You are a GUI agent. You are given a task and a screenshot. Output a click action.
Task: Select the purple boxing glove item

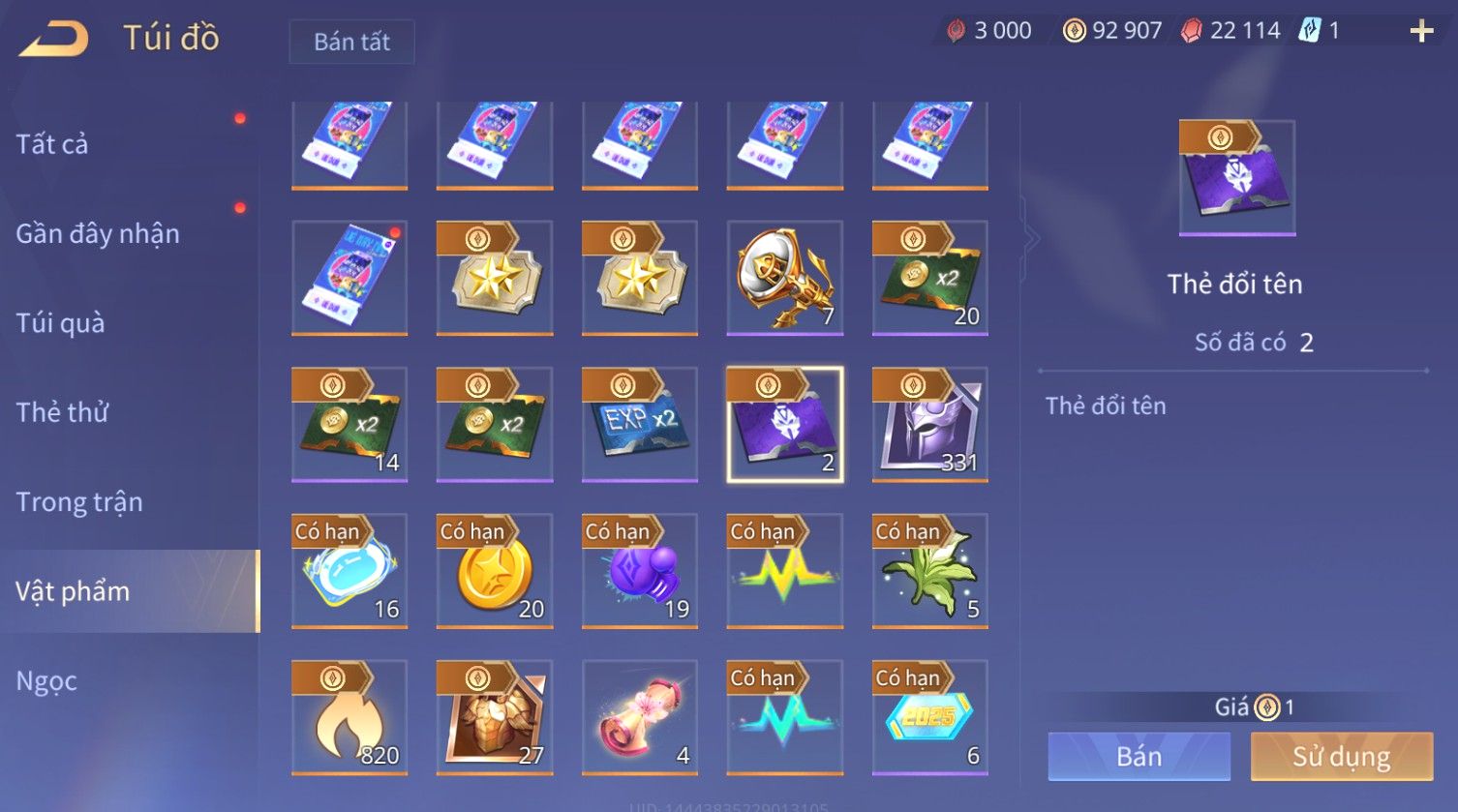click(639, 571)
